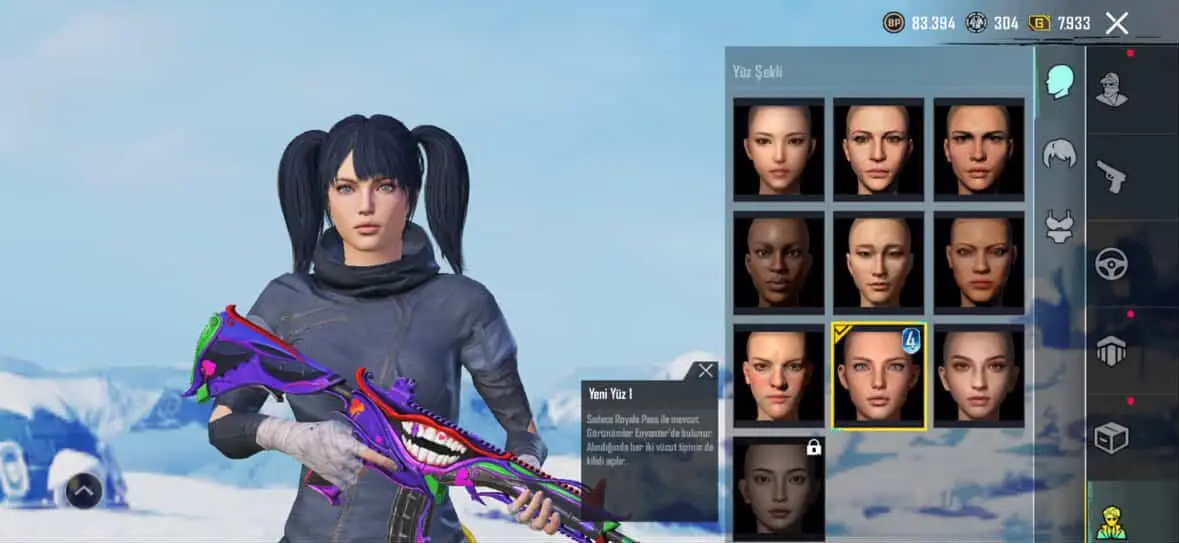1179x543 pixels.
Task: Show the parachute category tab
Action: point(1111,350)
